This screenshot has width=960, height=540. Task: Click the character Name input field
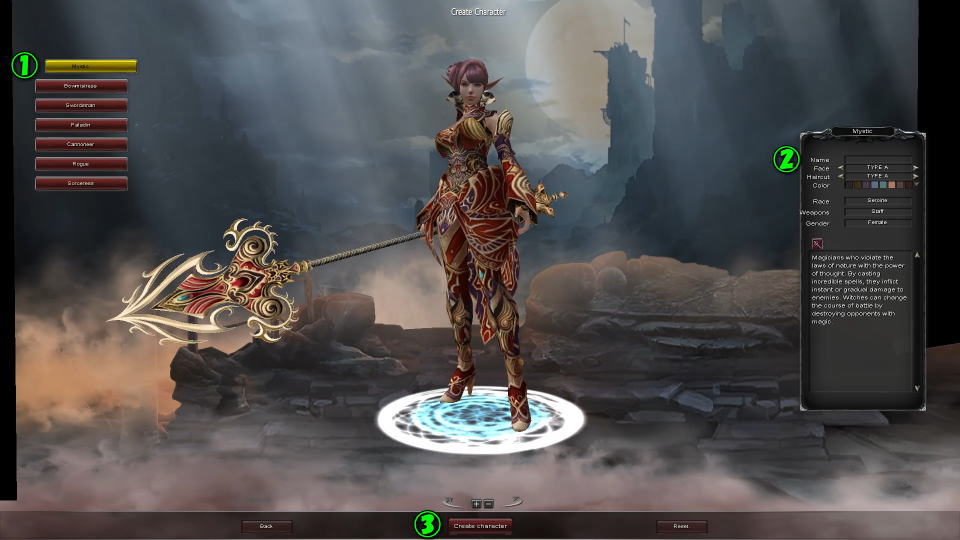coord(877,159)
